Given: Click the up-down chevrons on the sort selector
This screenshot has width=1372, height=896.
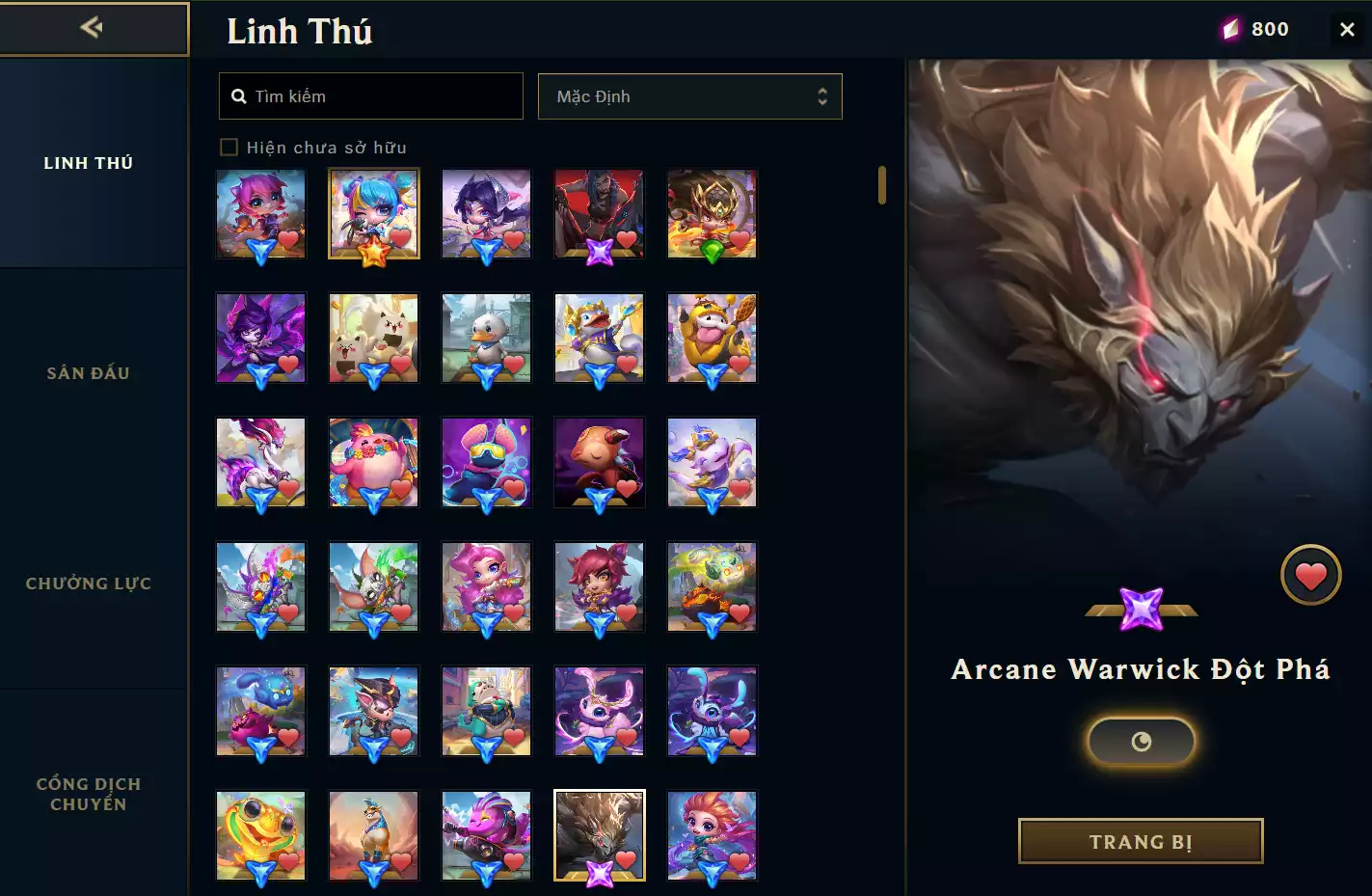Looking at the screenshot, I should click(x=821, y=96).
